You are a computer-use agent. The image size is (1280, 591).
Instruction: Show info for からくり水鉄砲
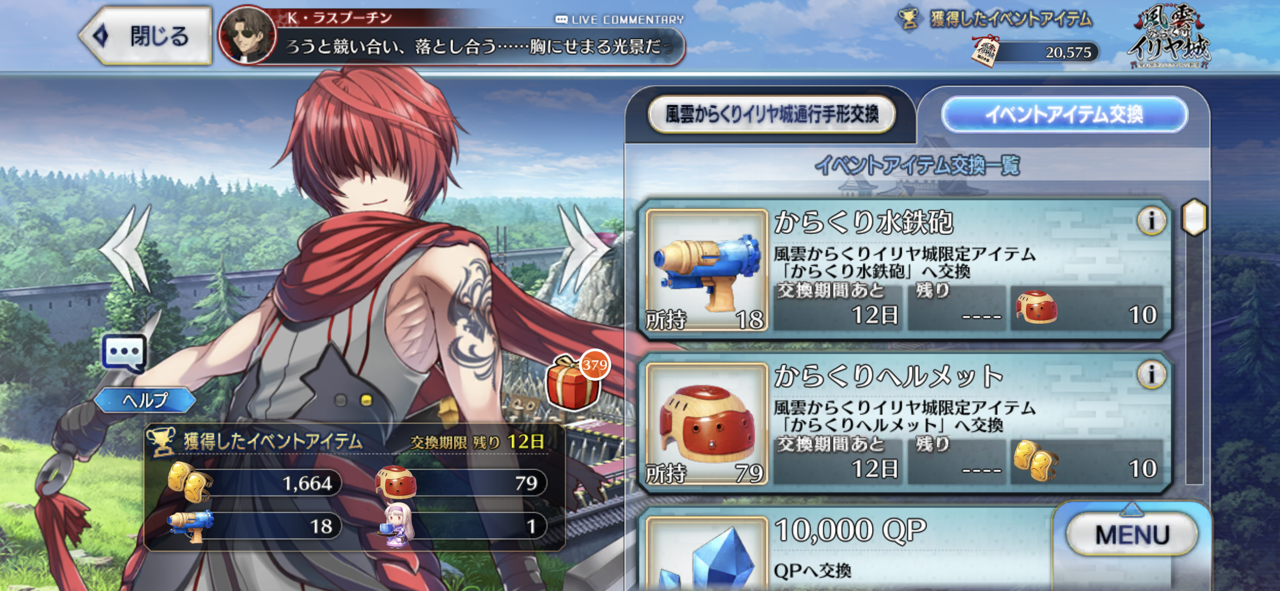coord(1151,221)
